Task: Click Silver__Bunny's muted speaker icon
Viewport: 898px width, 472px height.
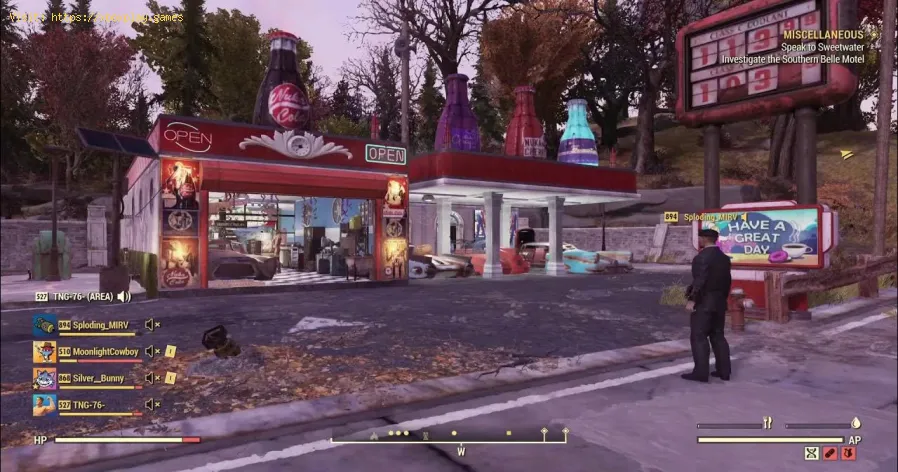Action: click(x=152, y=378)
